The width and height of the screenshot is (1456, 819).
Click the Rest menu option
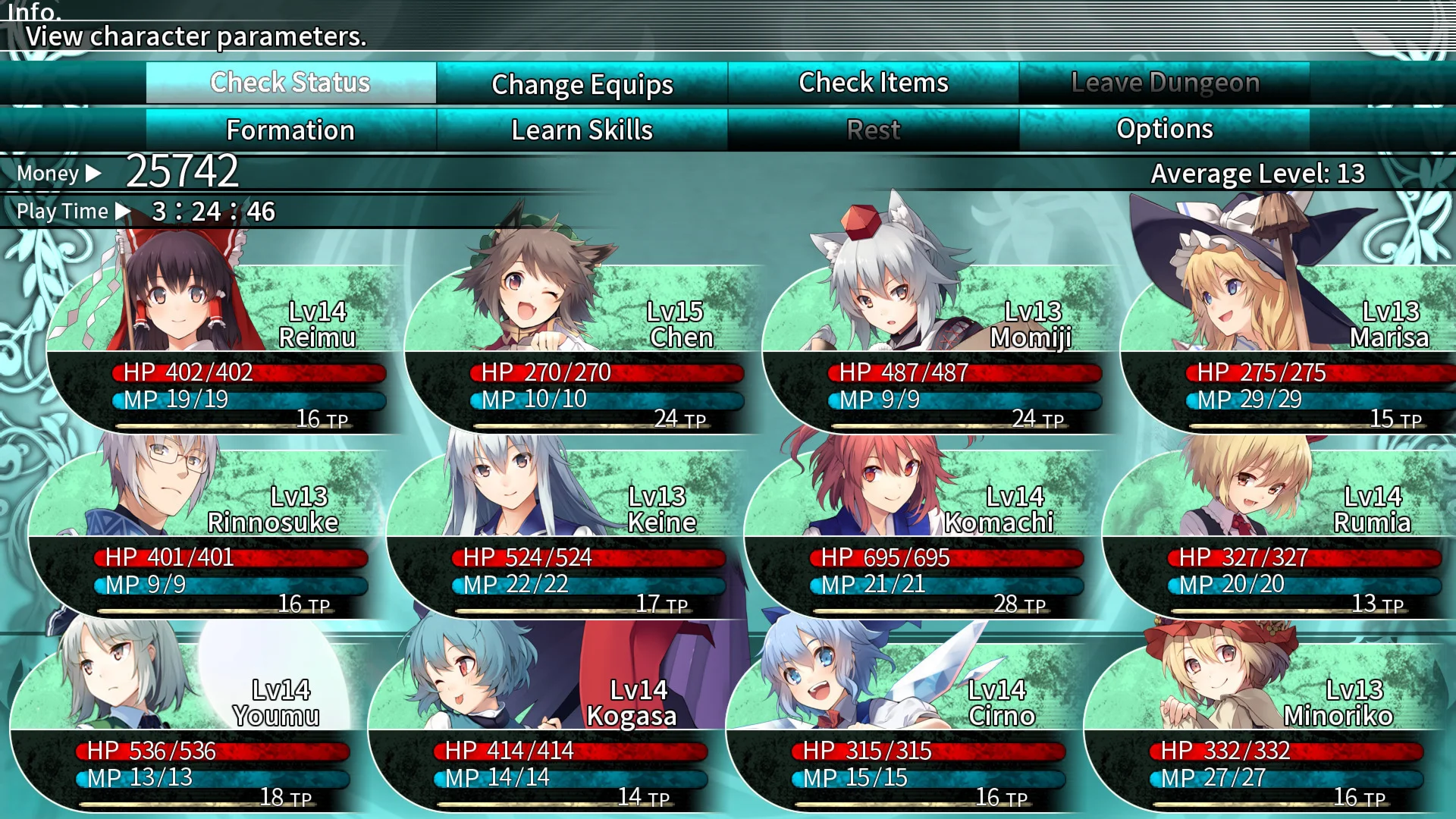tap(873, 130)
